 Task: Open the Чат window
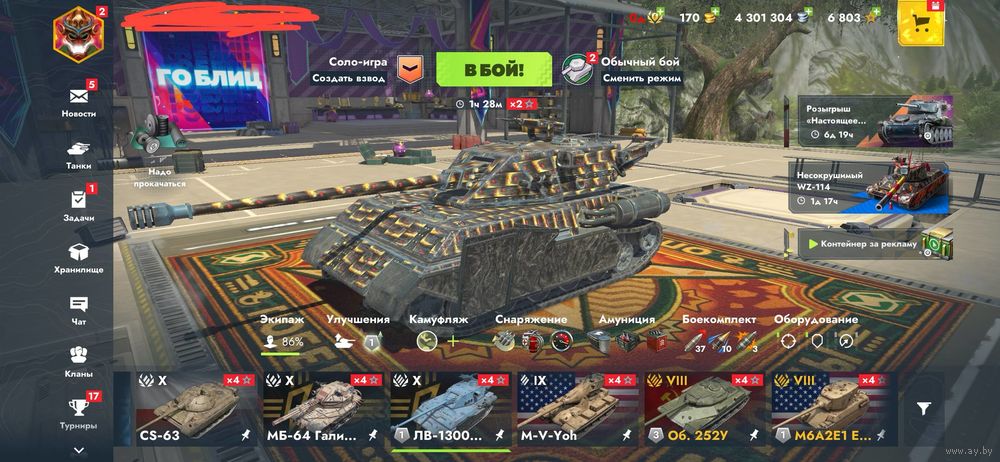[x=79, y=307]
